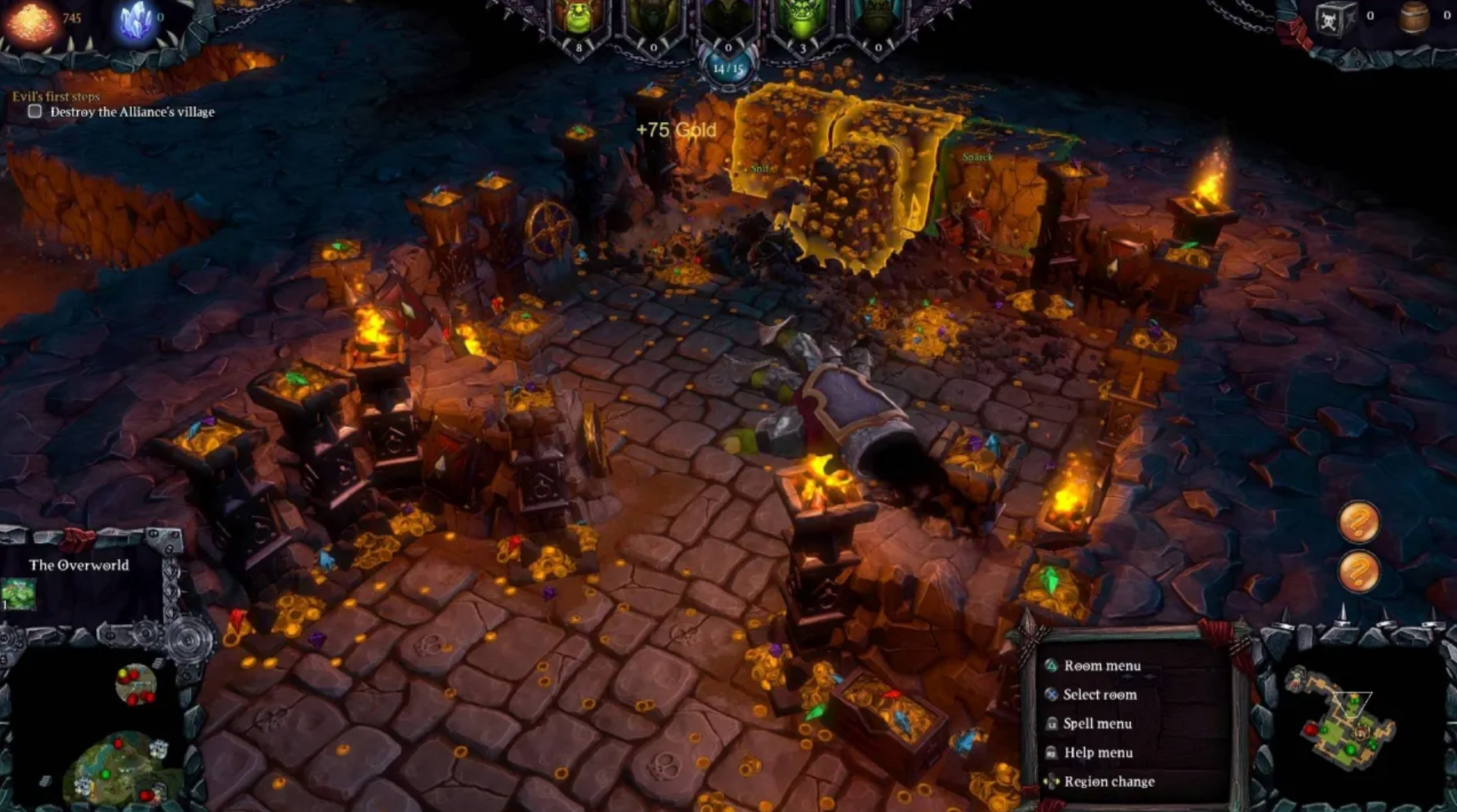Click the Select room cross icon
Screen dimensions: 1457x812
[1049, 694]
